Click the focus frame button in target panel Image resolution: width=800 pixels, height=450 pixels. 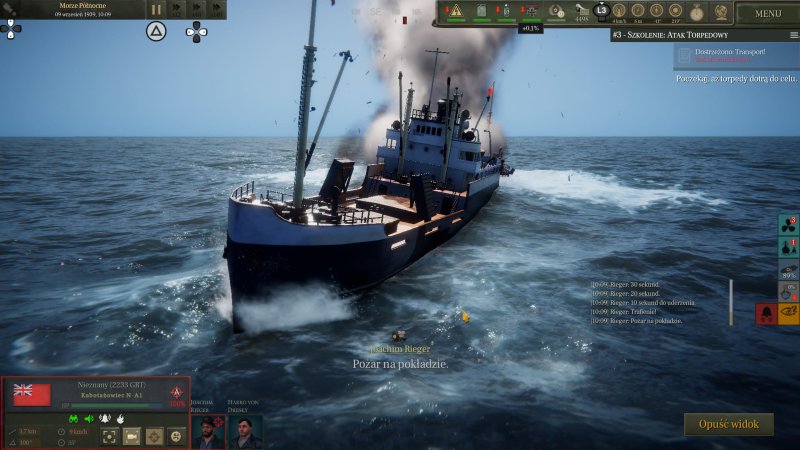pos(109,436)
